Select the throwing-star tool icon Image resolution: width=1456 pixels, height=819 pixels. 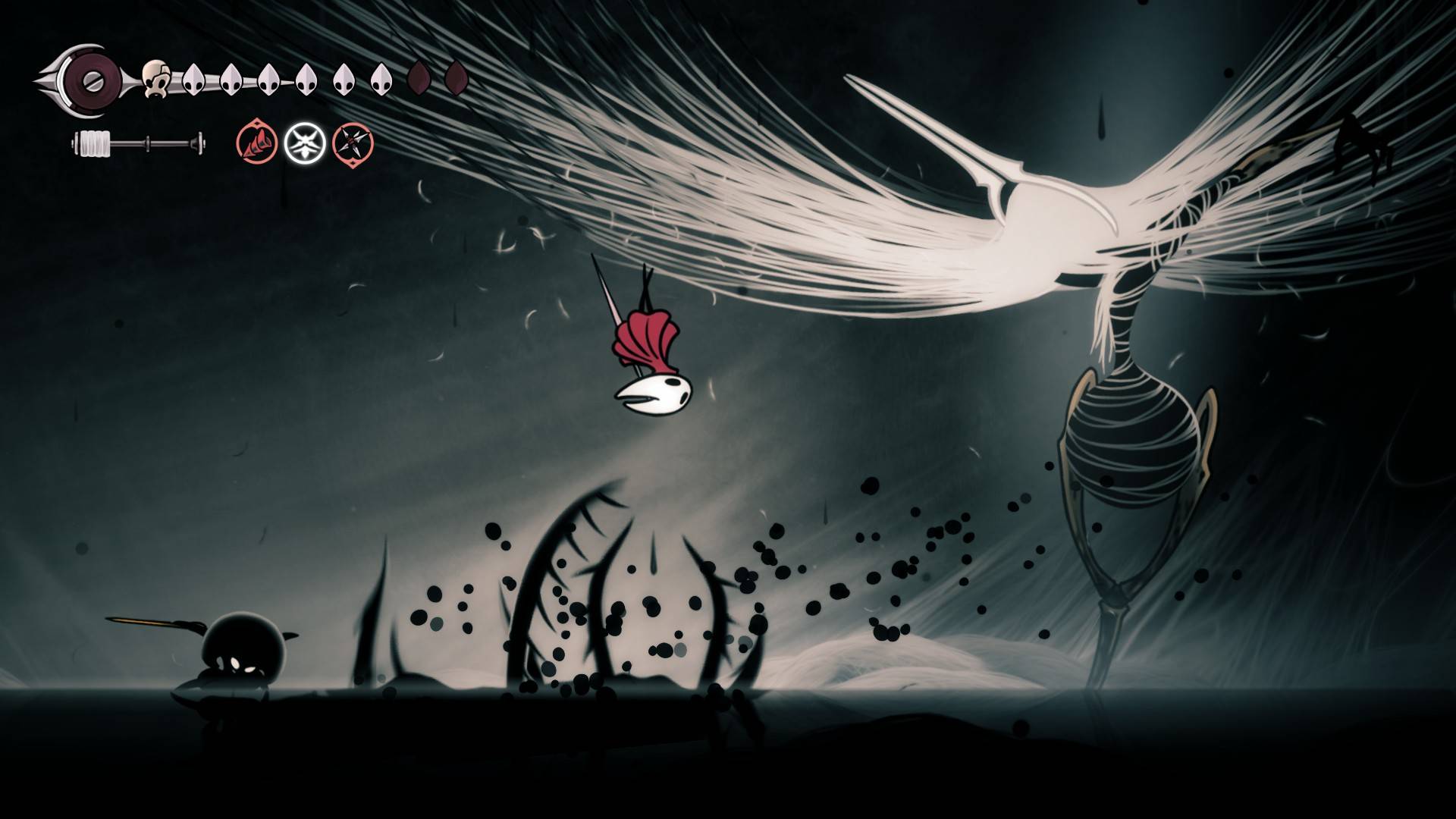click(x=354, y=144)
